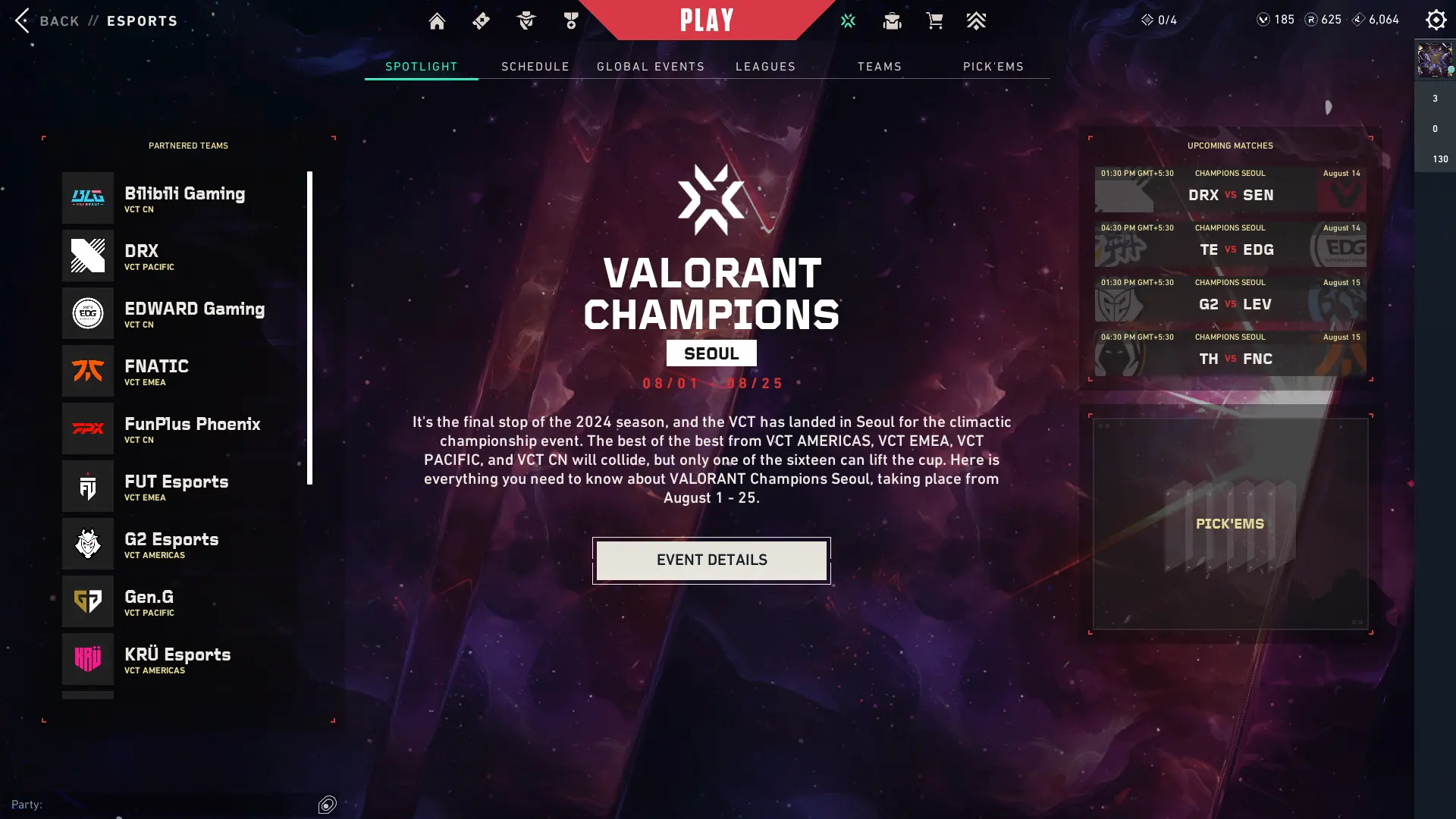Click the player avatar thumbnail
This screenshot has height=819, width=1456.
point(1434,60)
